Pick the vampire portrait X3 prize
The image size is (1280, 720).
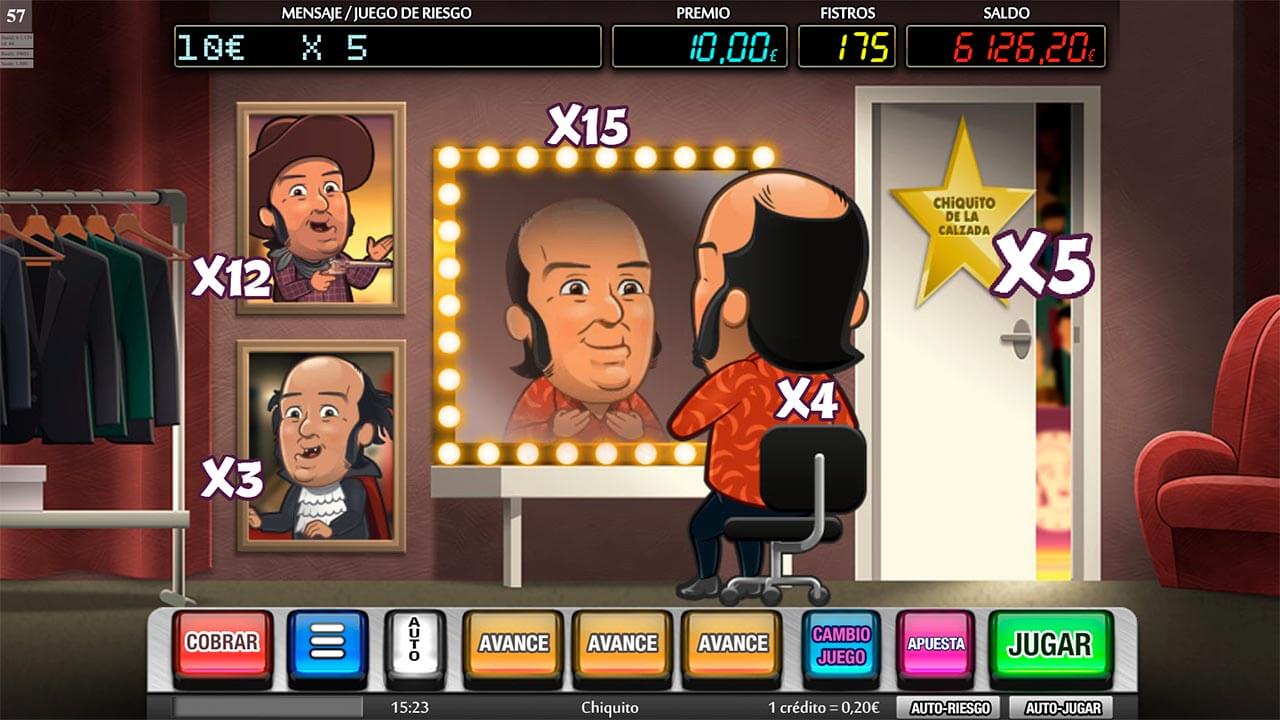(321, 445)
